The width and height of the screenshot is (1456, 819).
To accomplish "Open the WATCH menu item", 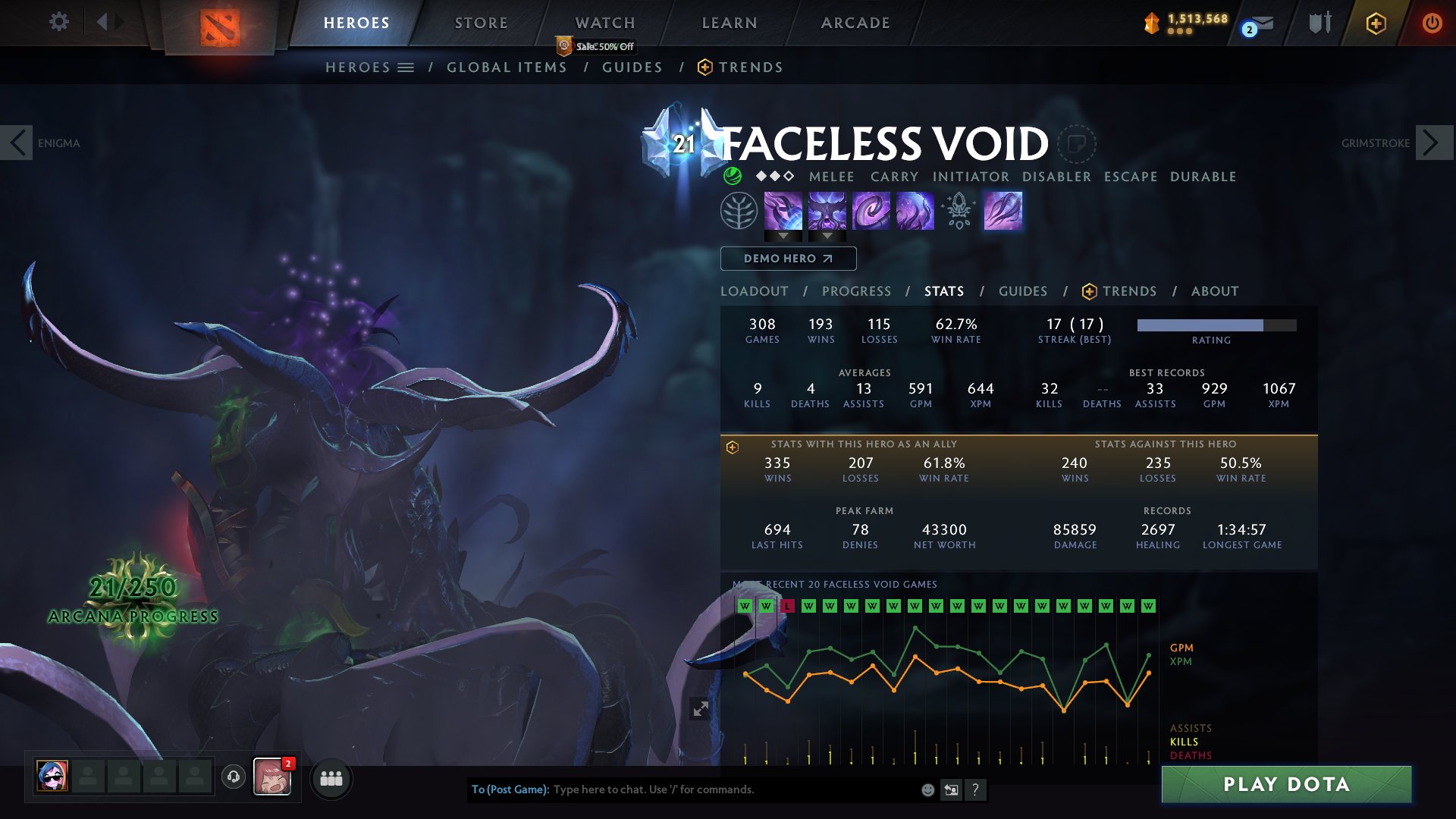I will tap(604, 23).
